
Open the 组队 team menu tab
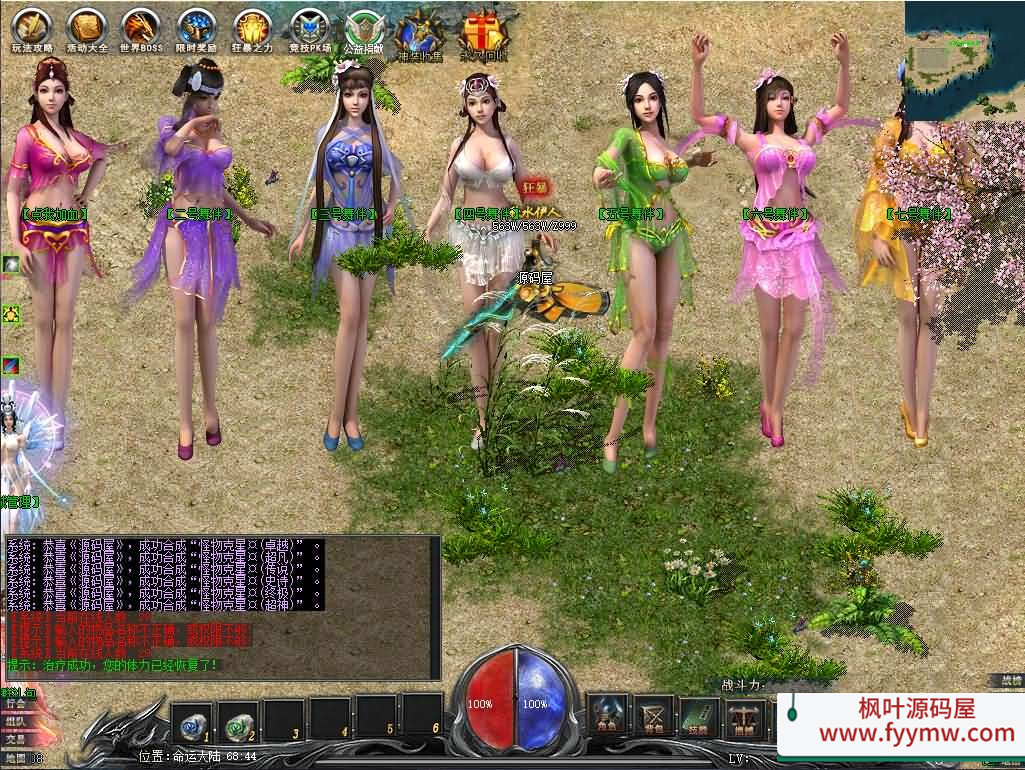coord(15,721)
